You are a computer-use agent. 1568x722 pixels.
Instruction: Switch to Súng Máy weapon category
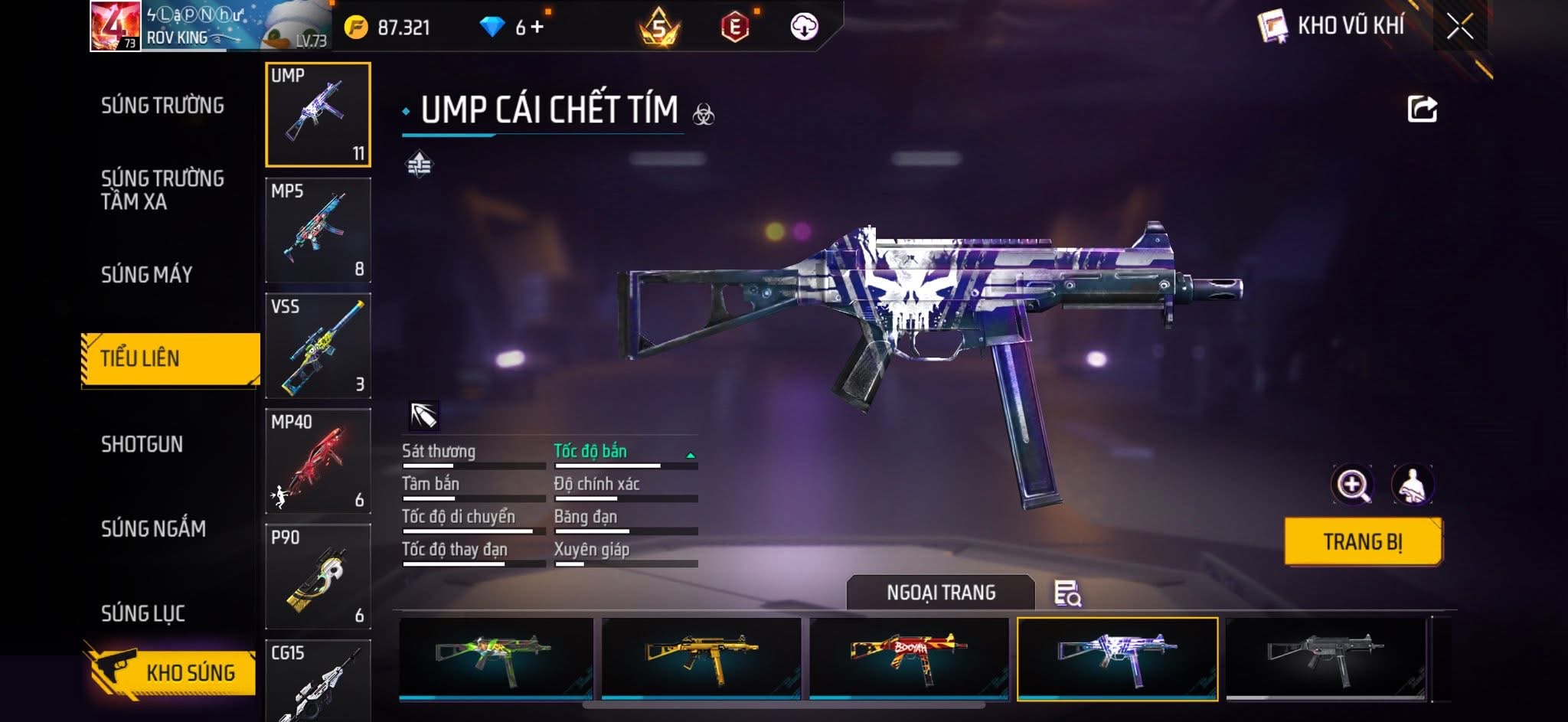(x=146, y=275)
